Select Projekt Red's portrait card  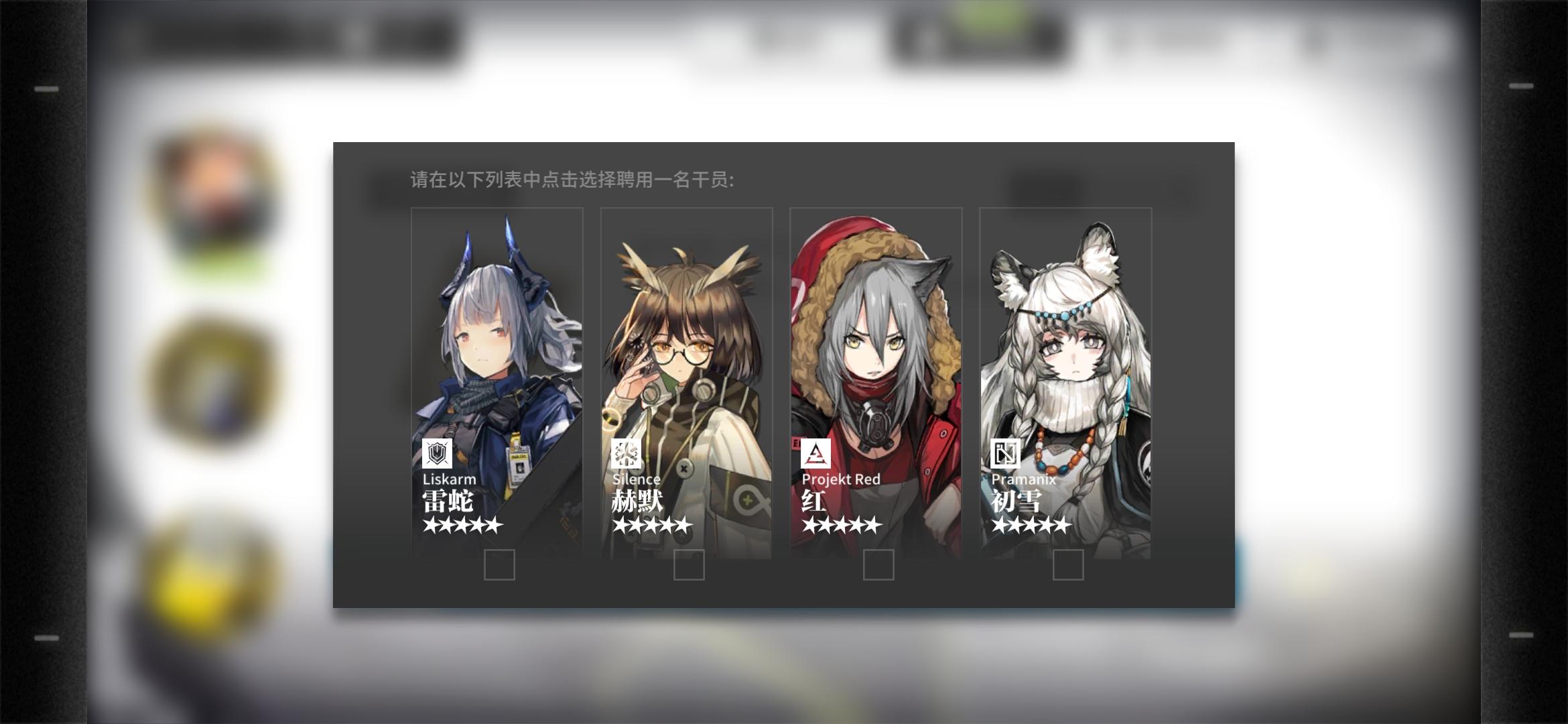pos(876,335)
